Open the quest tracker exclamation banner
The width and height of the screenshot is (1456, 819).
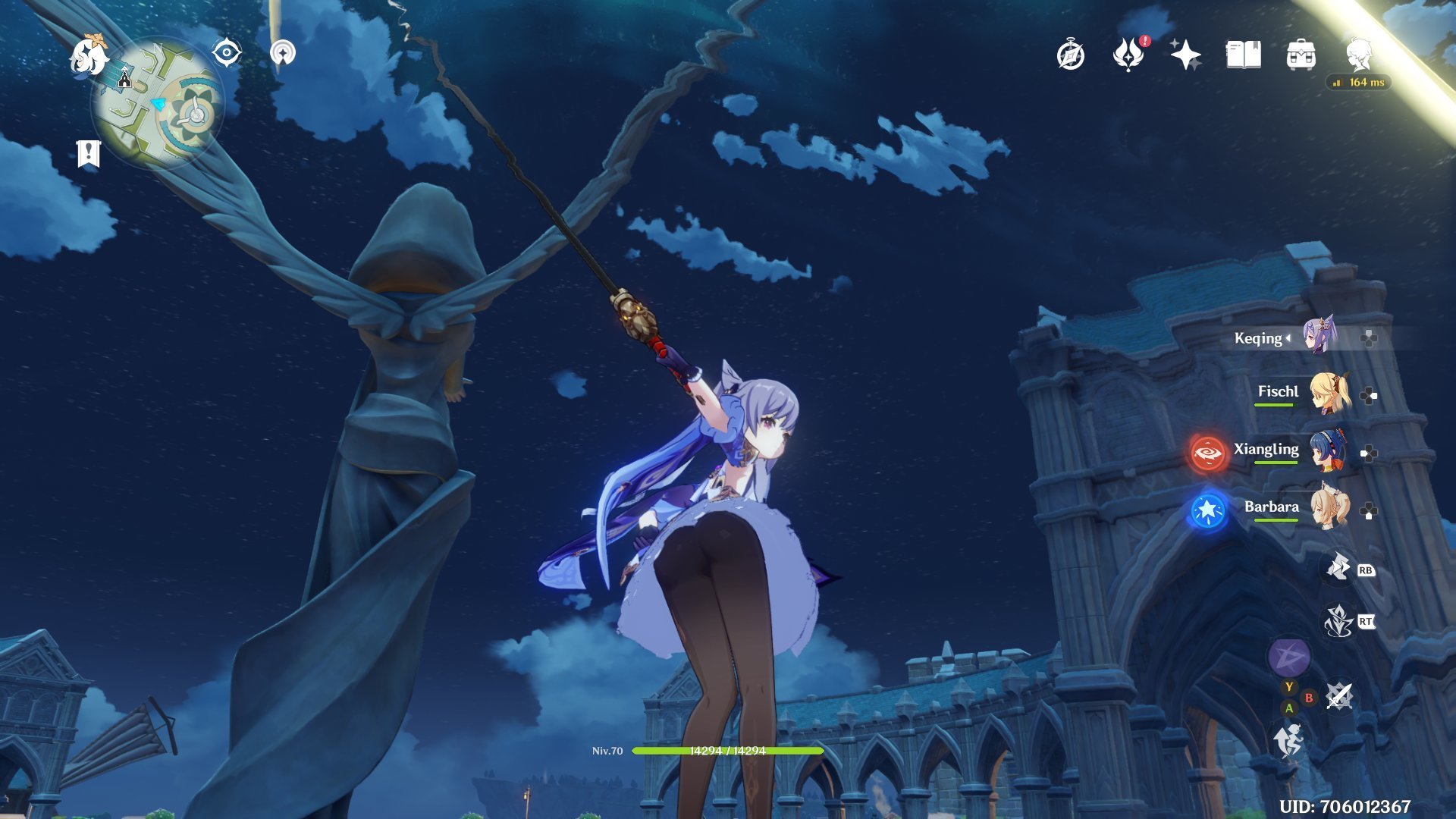tap(89, 154)
